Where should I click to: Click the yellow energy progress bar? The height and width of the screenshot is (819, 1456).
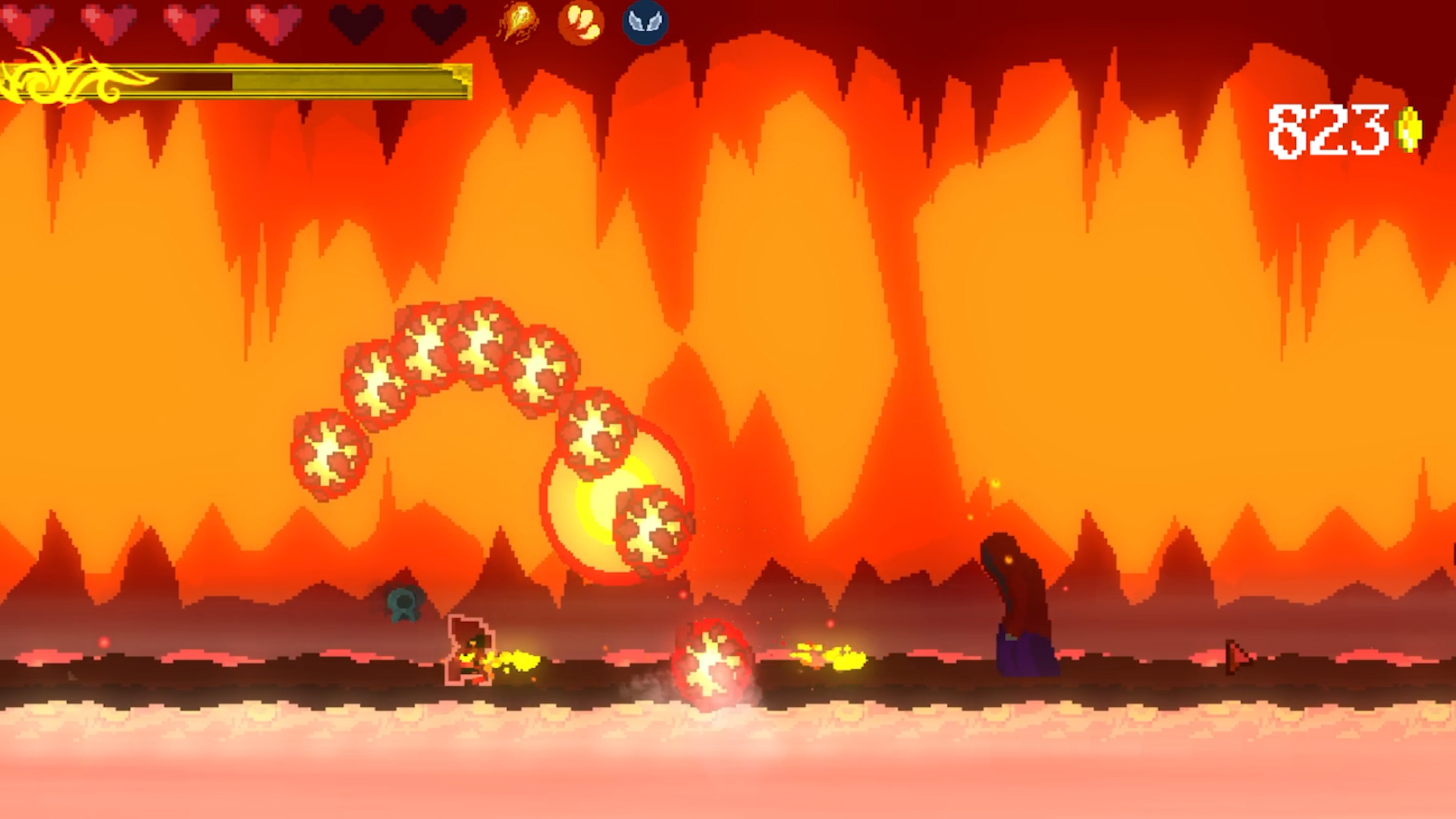coord(303,78)
